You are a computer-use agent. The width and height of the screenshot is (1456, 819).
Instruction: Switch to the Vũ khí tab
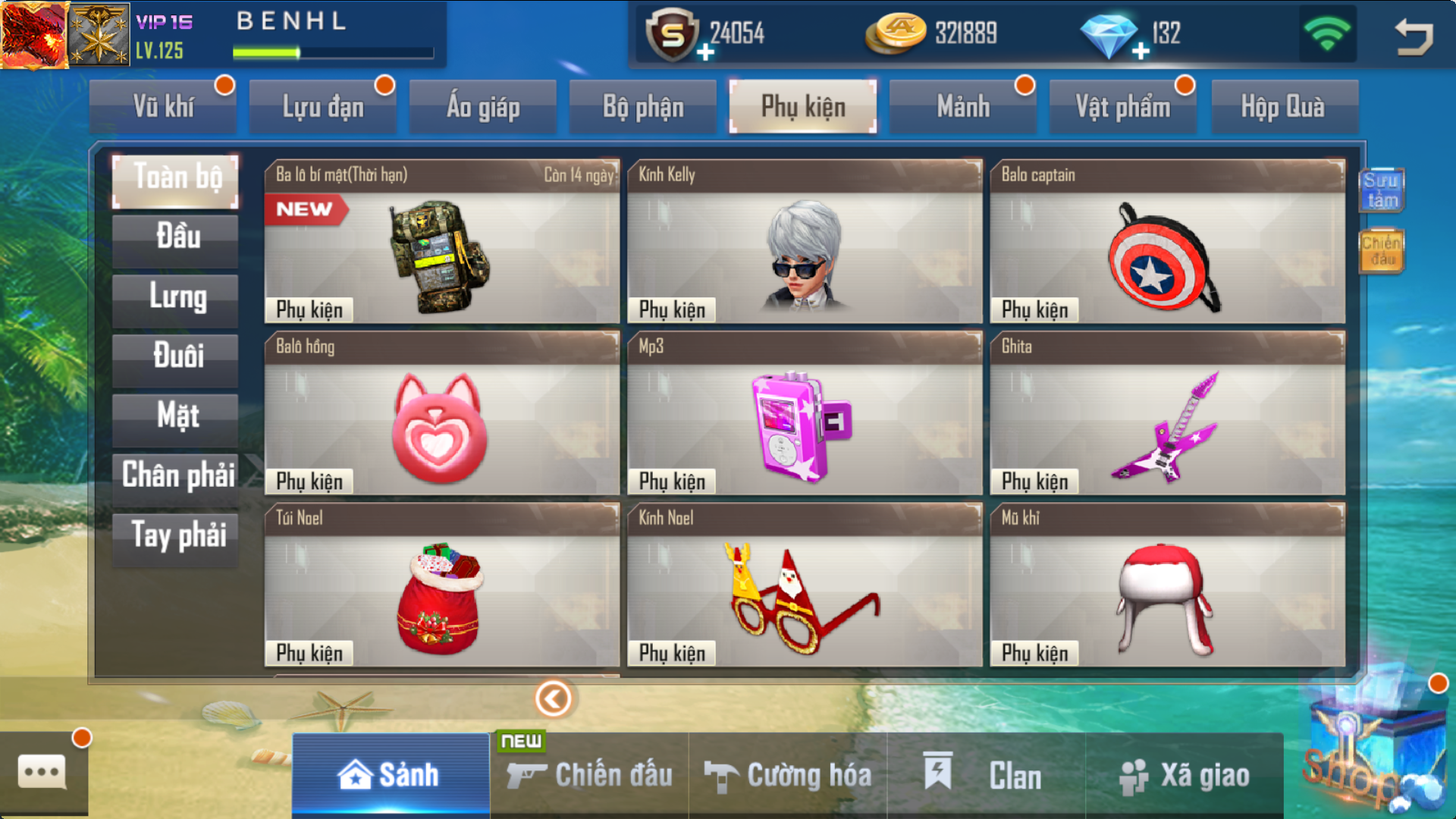click(x=163, y=107)
